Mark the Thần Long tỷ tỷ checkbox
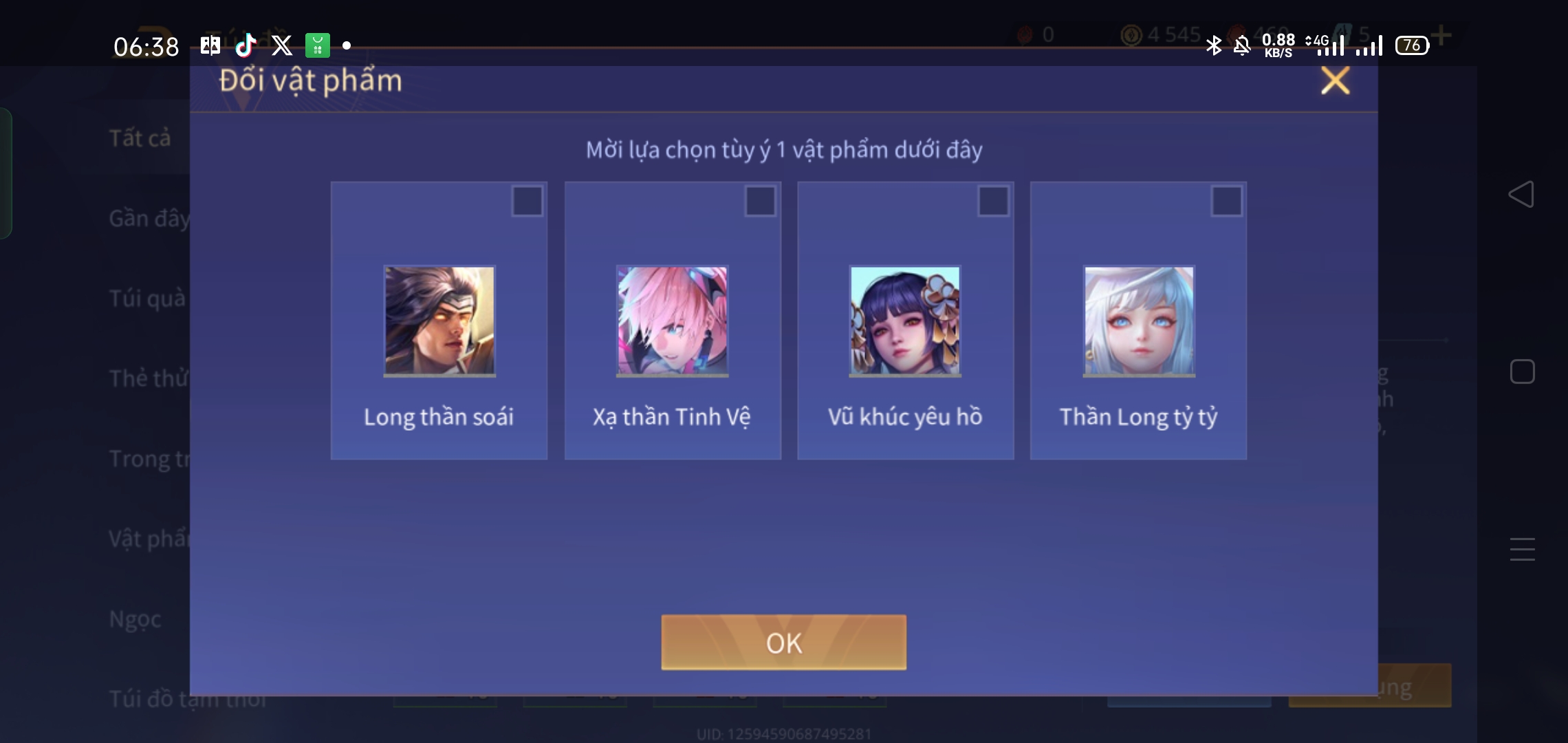The height and width of the screenshot is (743, 1568). pos(1226,202)
